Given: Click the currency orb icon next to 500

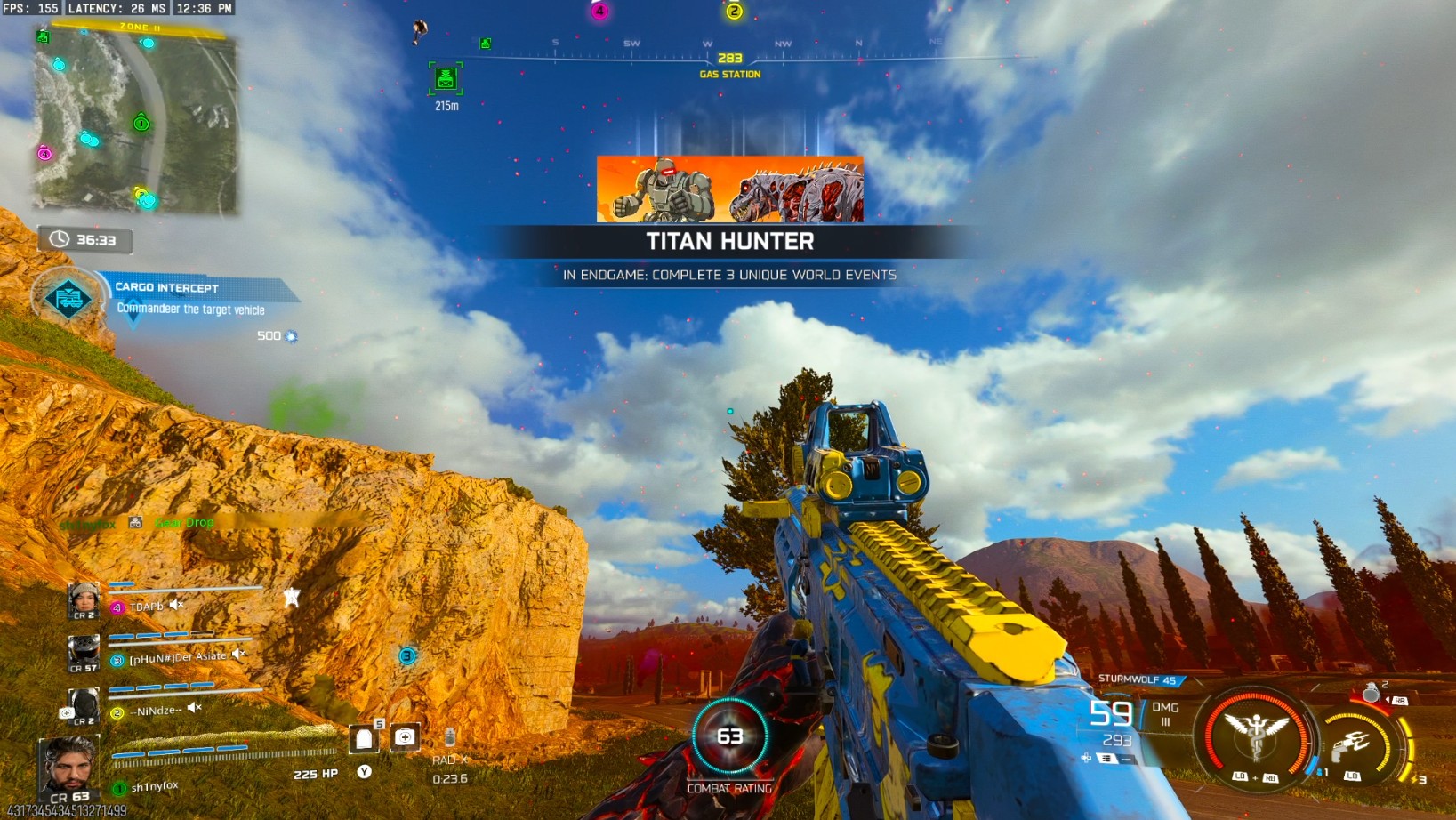Looking at the screenshot, I should pyautogui.click(x=289, y=336).
